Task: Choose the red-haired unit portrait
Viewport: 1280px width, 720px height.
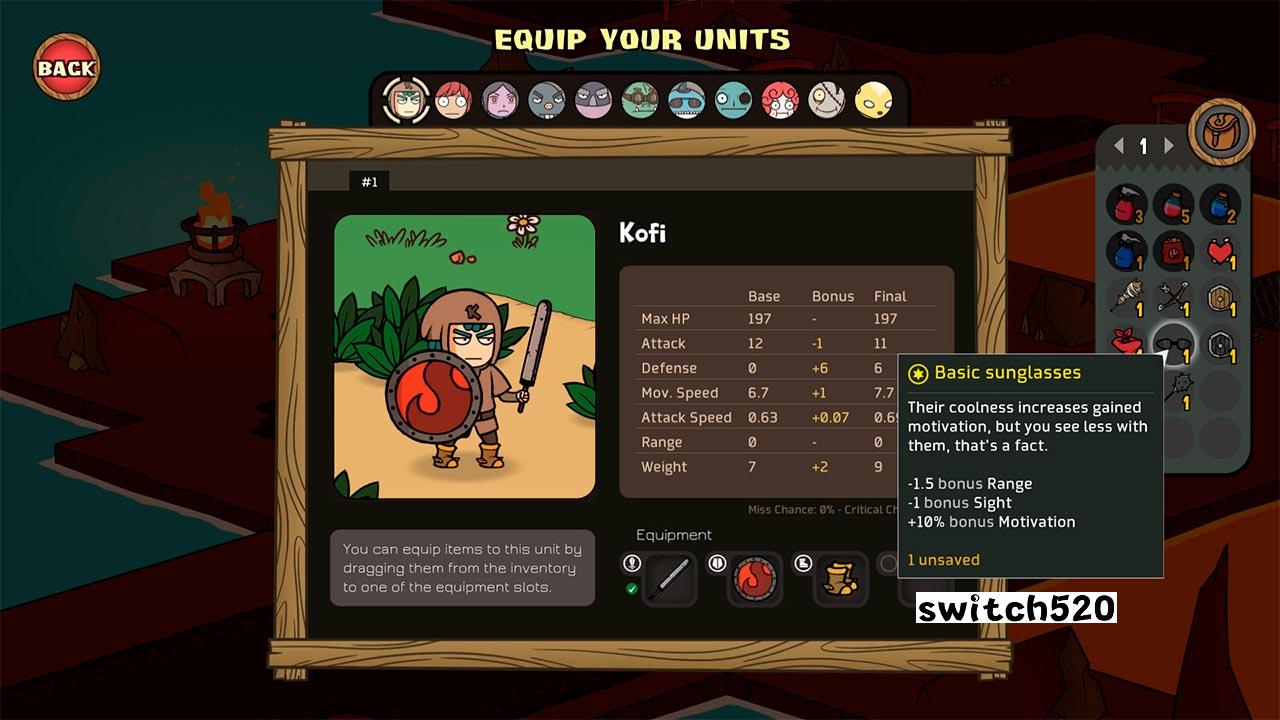Action: pyautogui.click(x=453, y=99)
